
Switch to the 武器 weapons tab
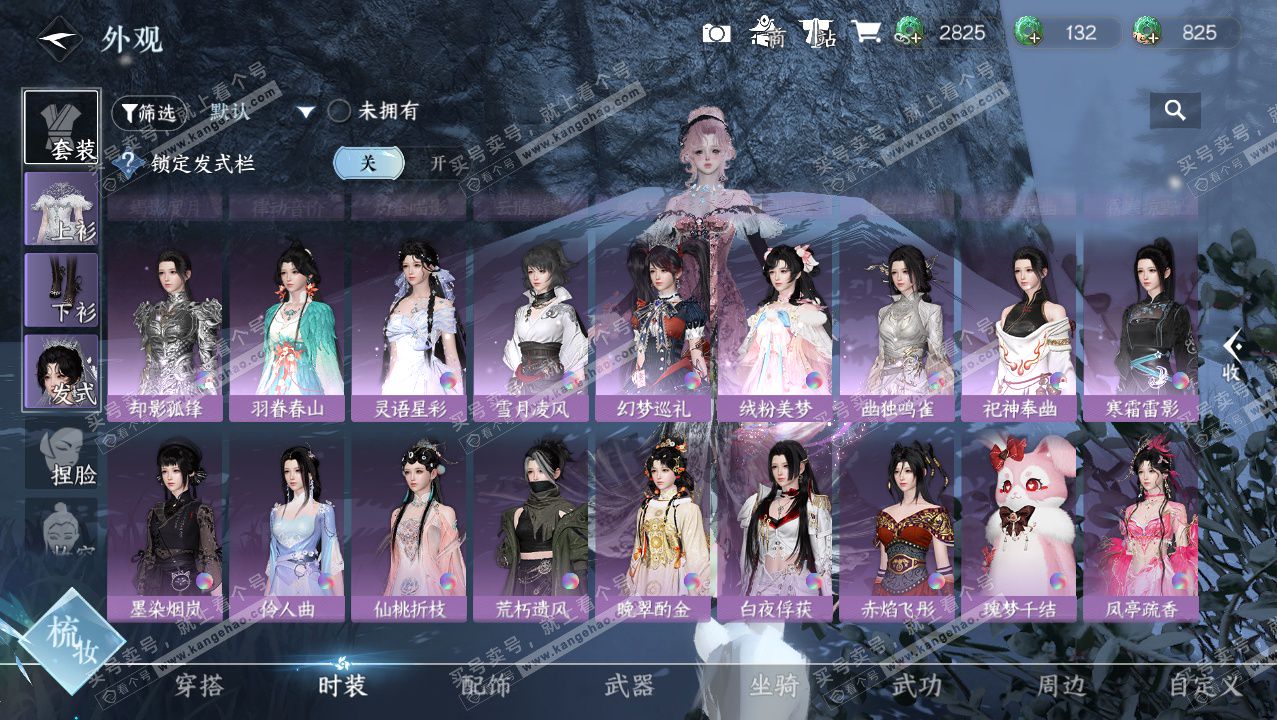629,686
